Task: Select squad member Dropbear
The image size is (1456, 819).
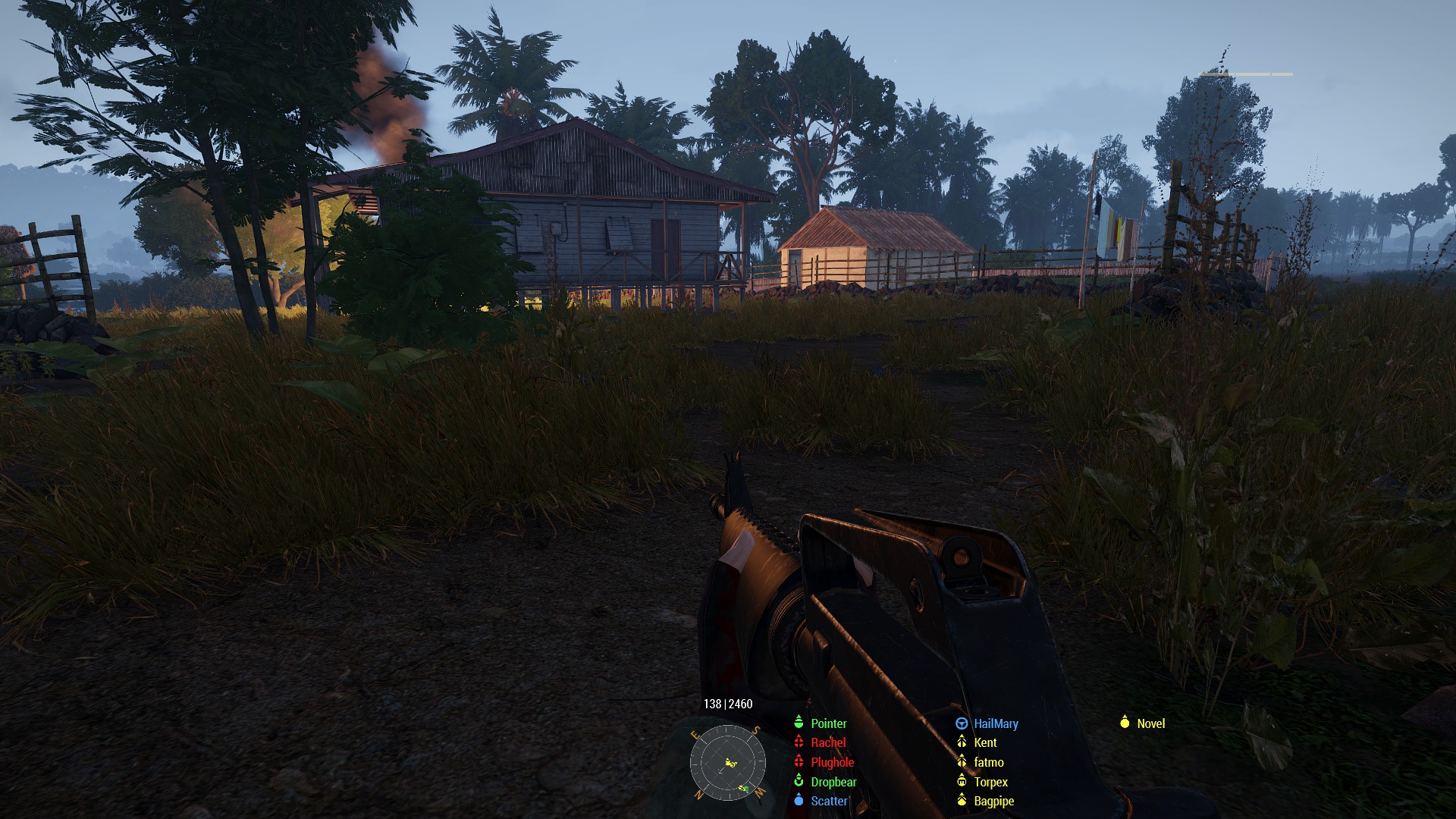Action: (x=833, y=782)
